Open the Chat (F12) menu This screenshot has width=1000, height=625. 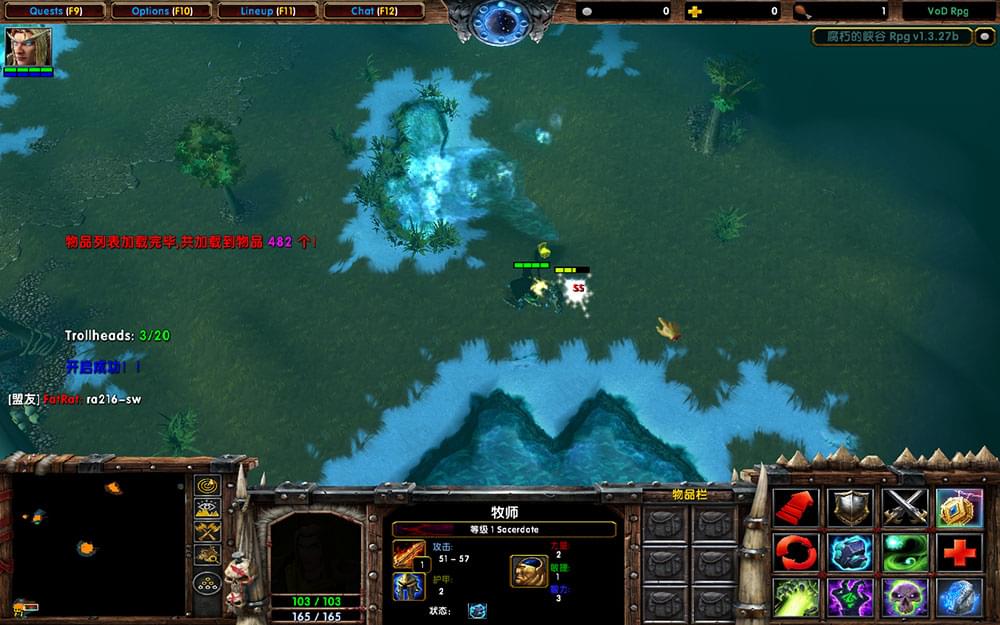coord(374,11)
